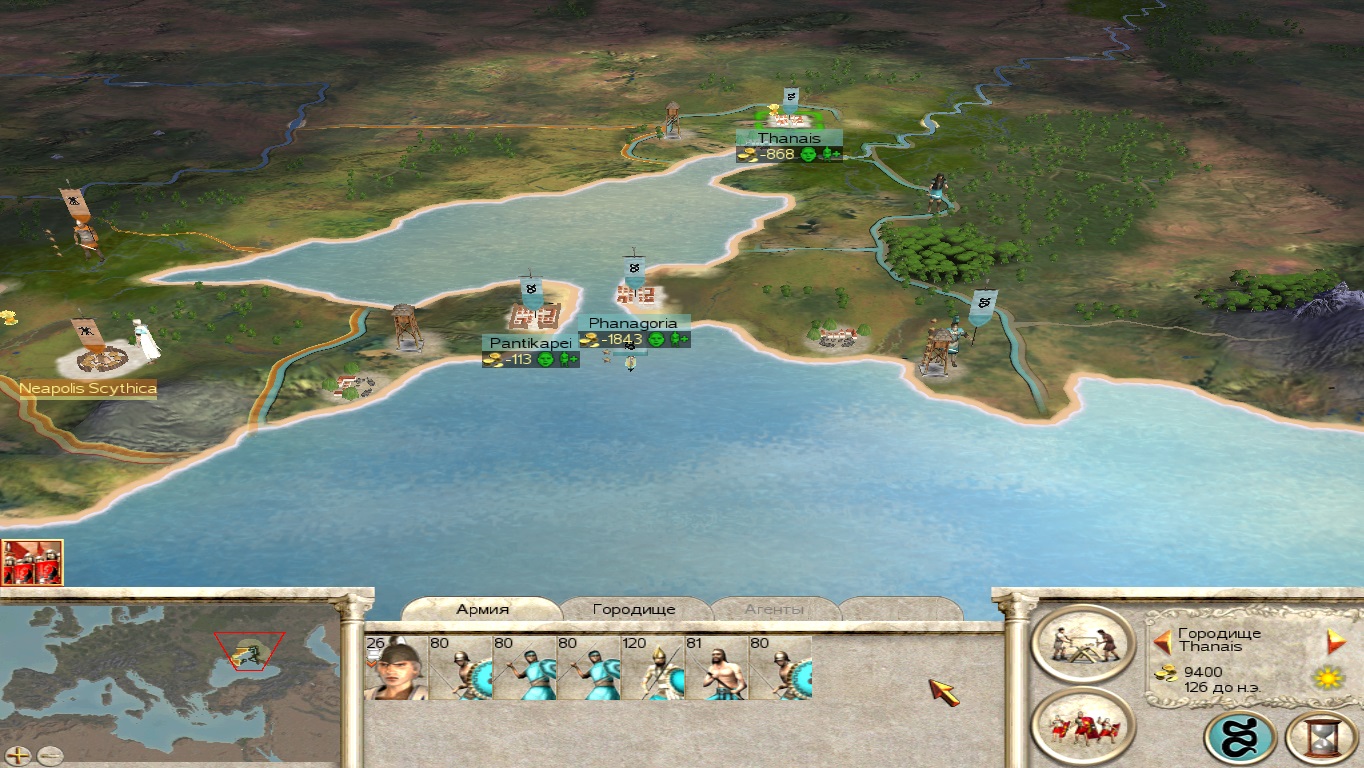Screen dimensions: 1364x768
Task: Zoom out the minimap with minus button
Action: (x=49, y=756)
